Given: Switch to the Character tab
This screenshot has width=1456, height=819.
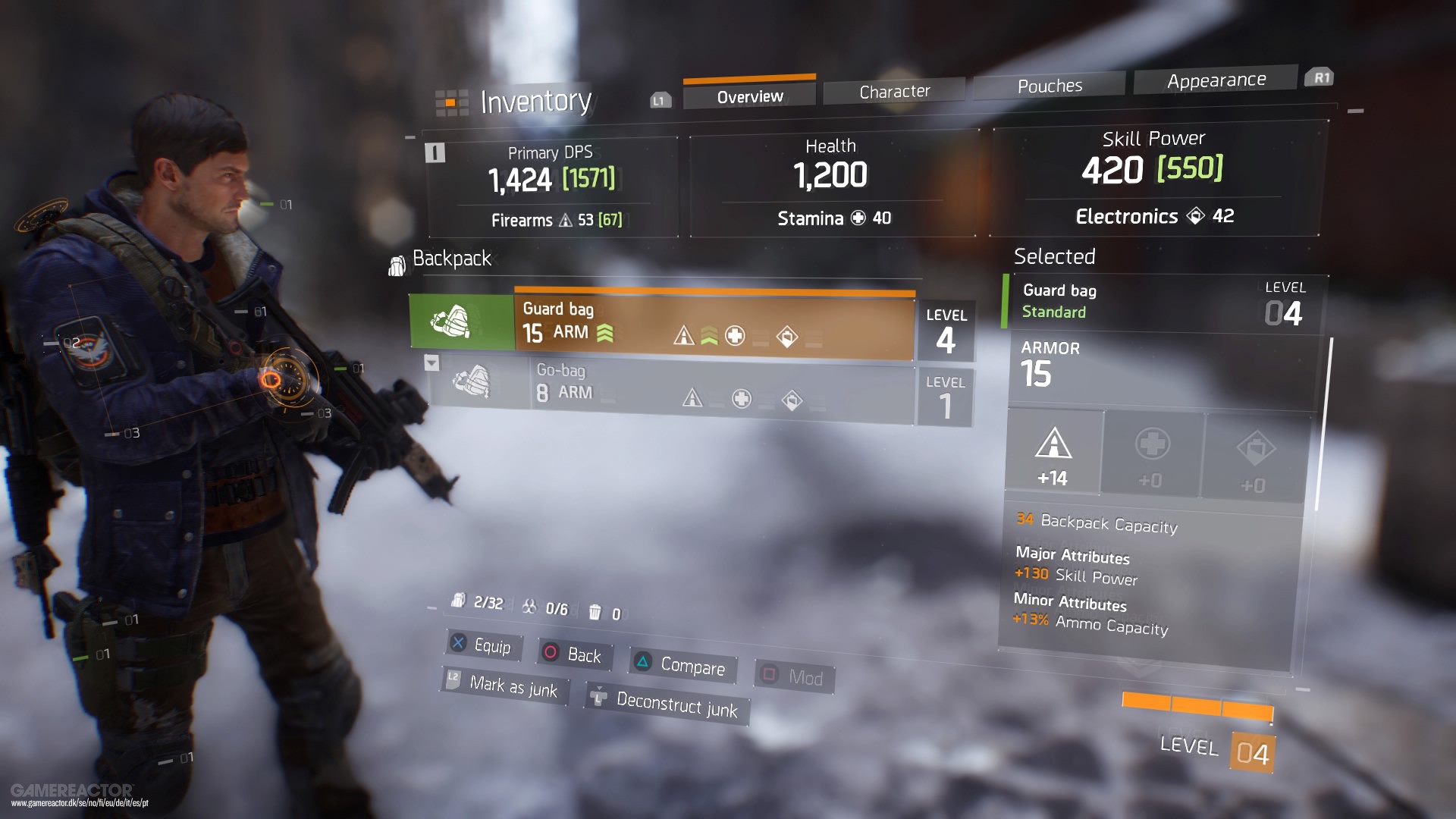Looking at the screenshot, I should click(x=893, y=90).
